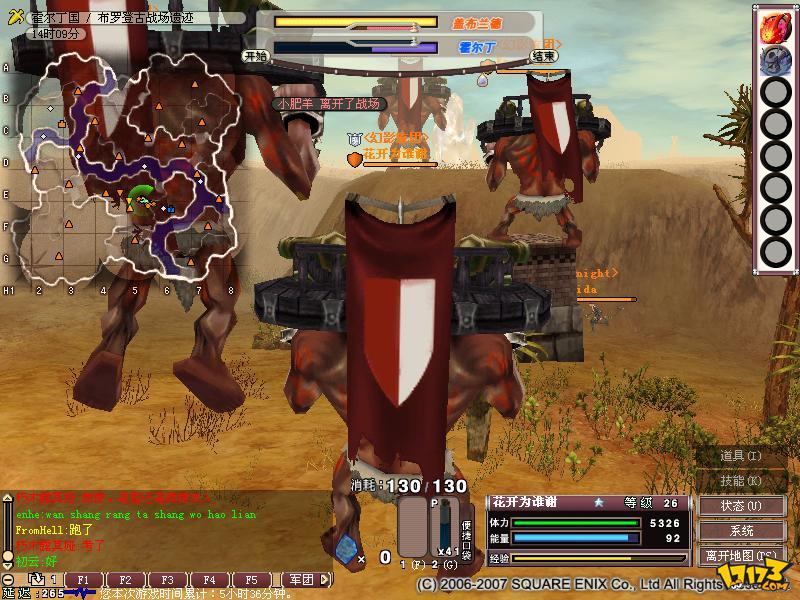
Task: Open the 道具 (Items) menu
Action: [x=741, y=456]
